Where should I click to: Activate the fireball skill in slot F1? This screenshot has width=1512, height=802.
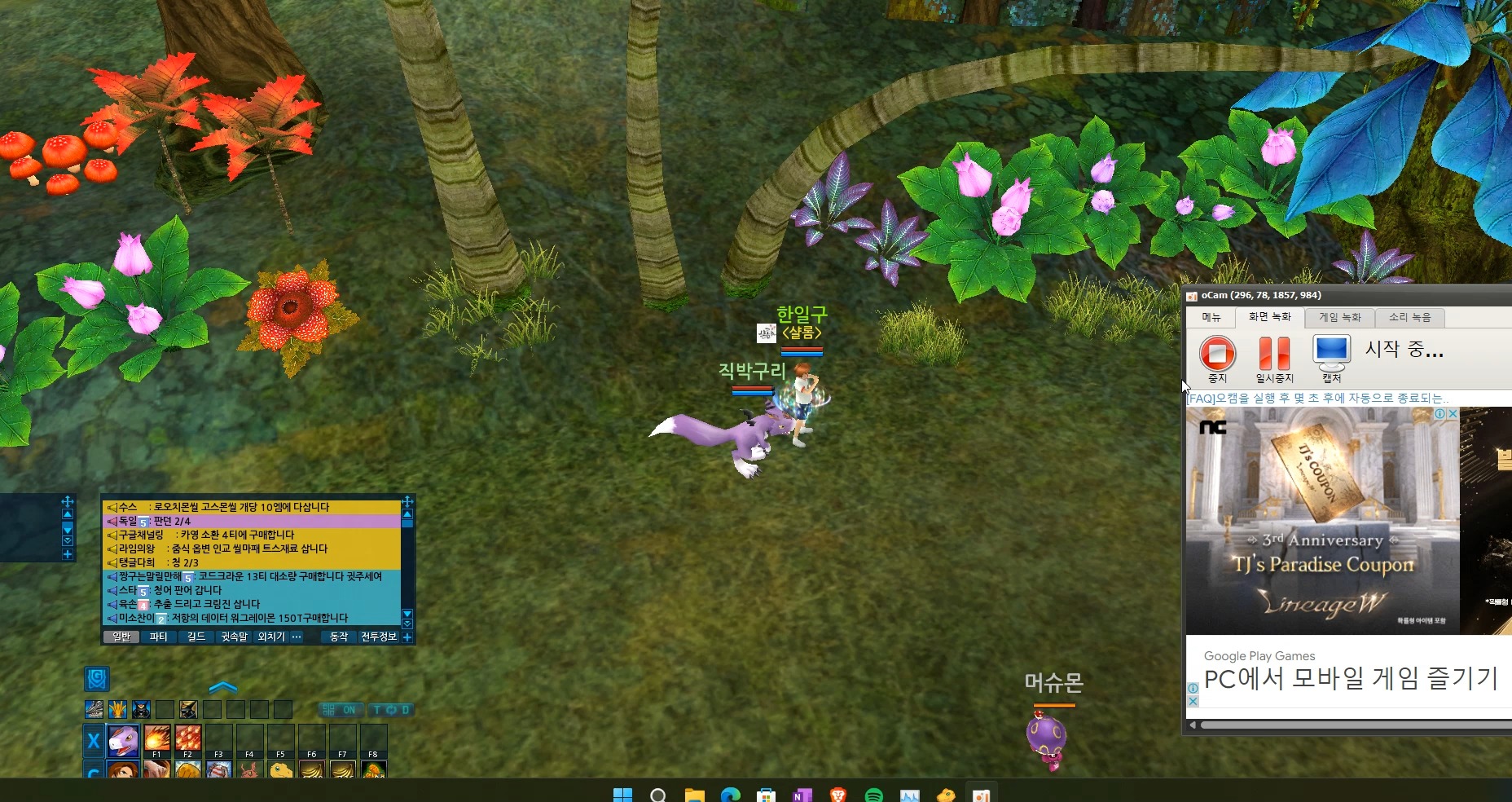coord(157,738)
